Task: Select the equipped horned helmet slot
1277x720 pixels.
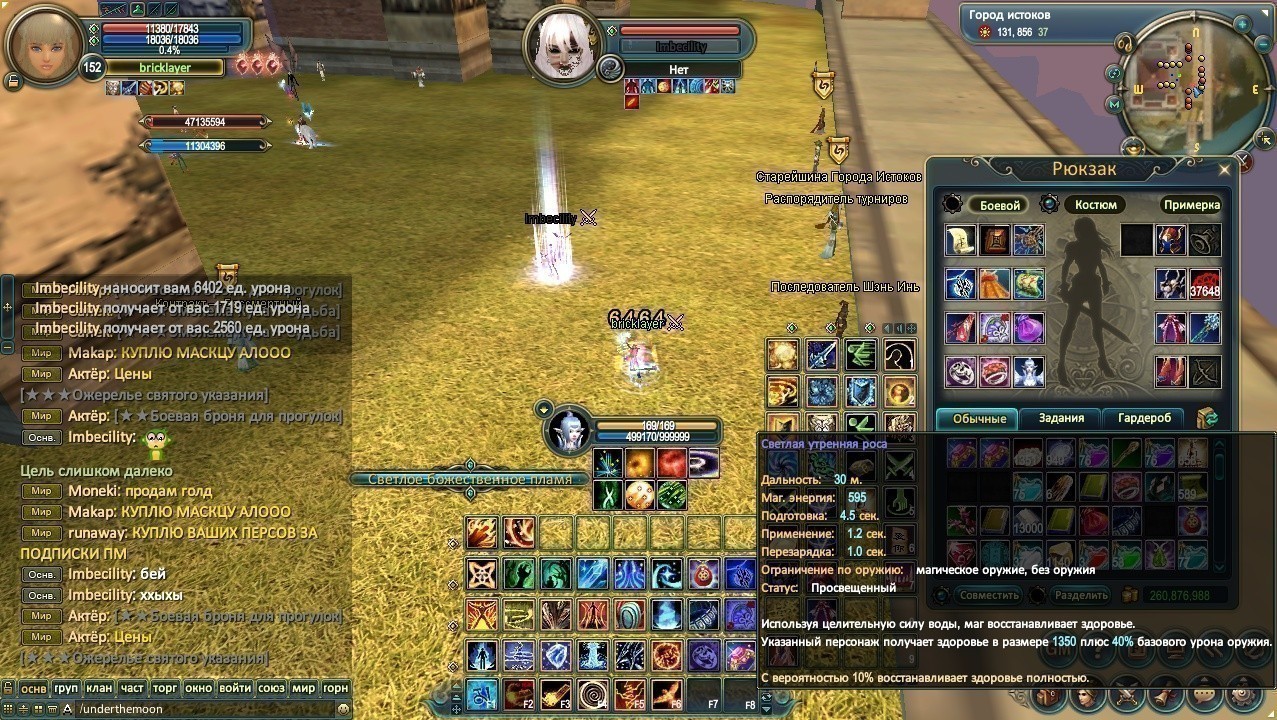Action: click(1171, 240)
